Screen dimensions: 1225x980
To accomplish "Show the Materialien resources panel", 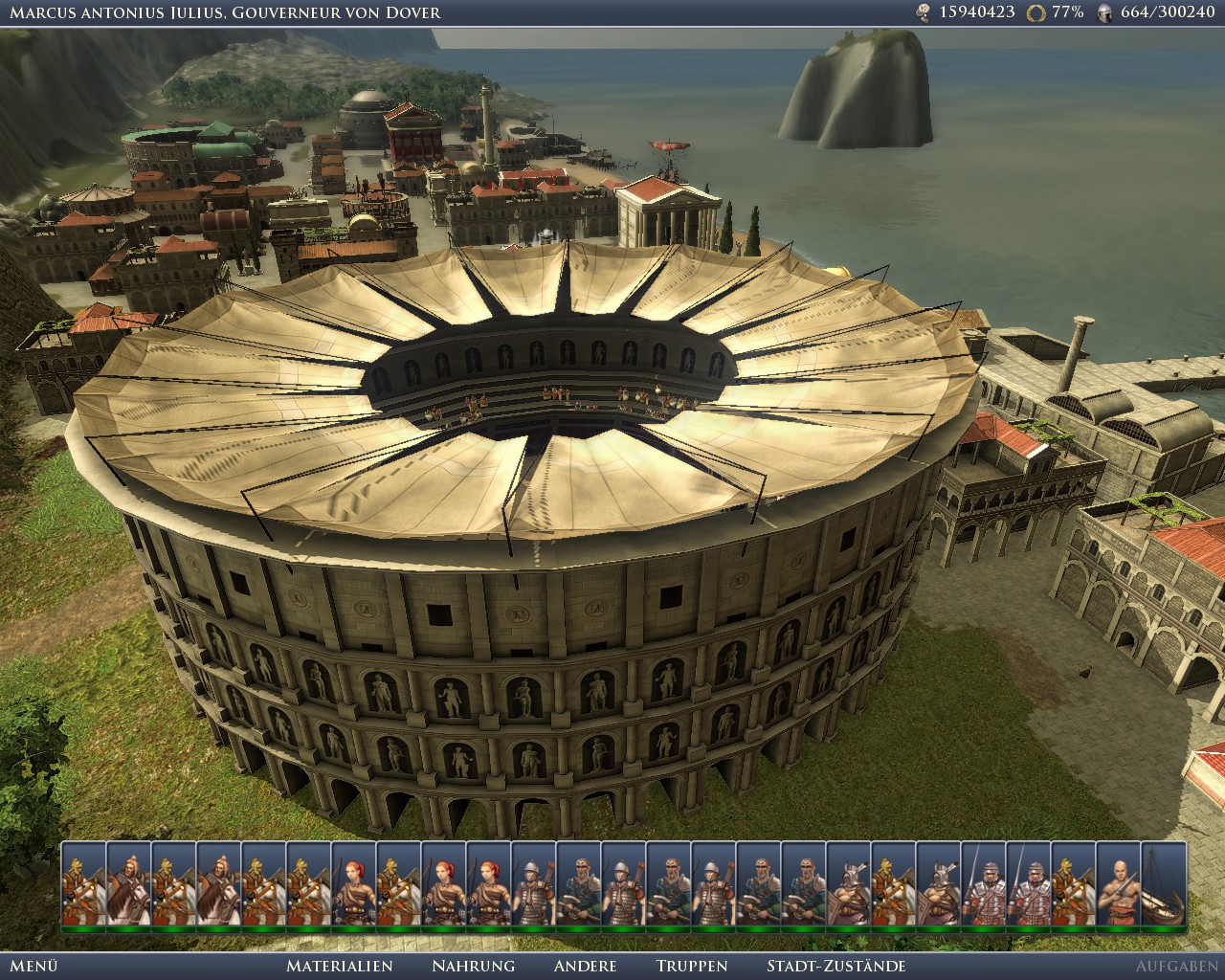I will 340,966.
